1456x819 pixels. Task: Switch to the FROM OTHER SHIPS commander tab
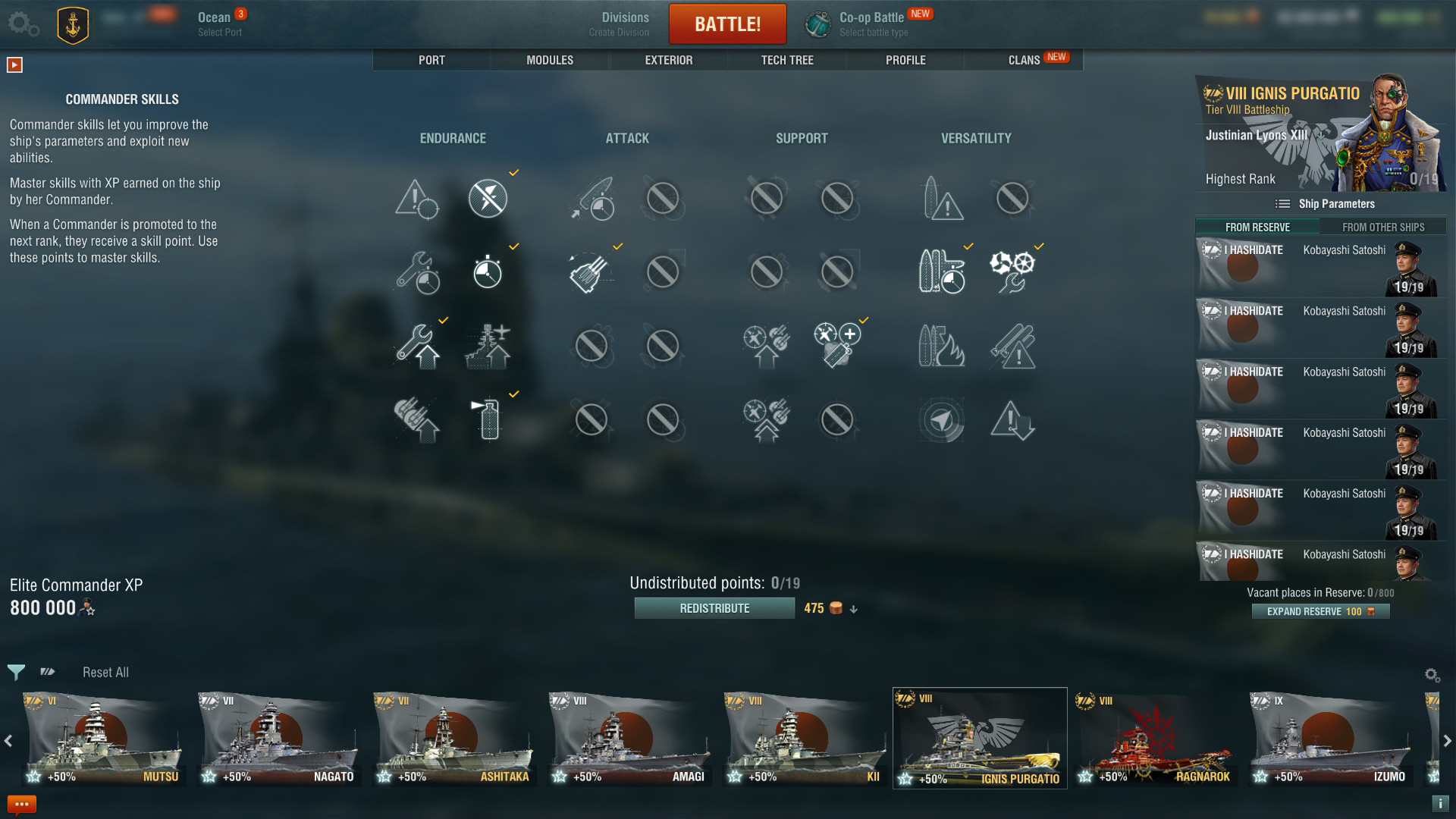(1385, 227)
